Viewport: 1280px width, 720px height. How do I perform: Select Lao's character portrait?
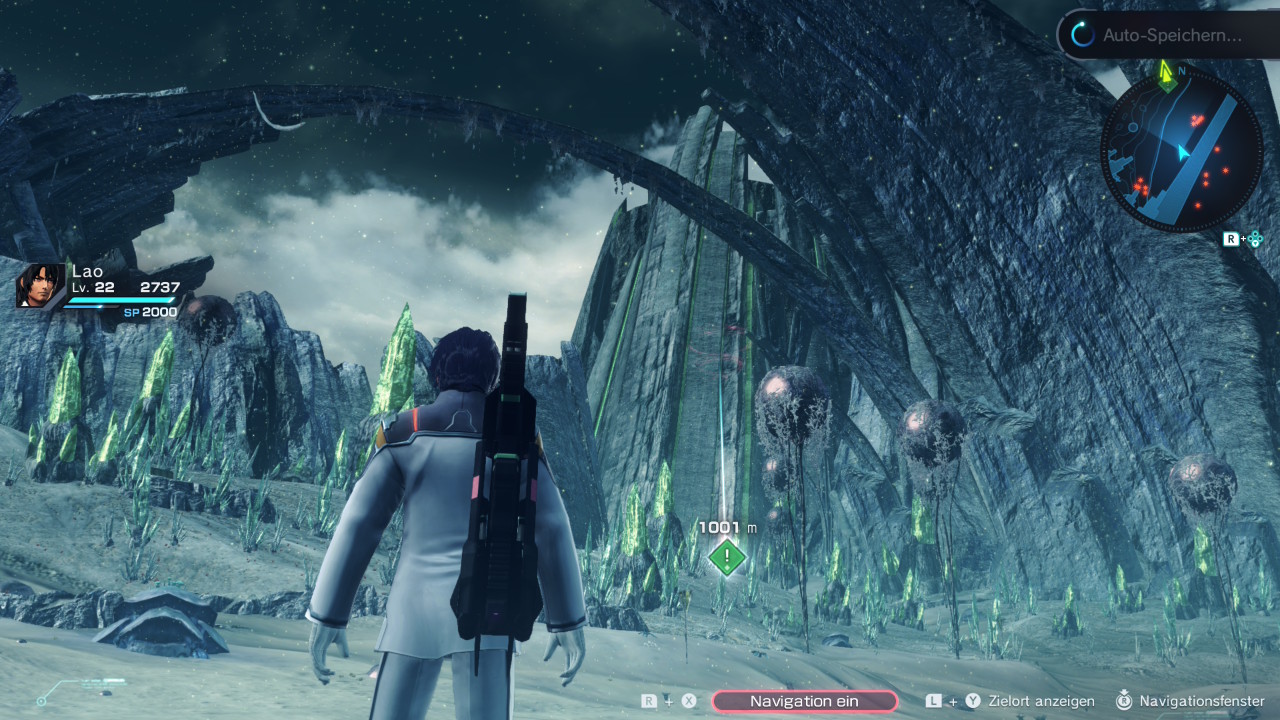pos(41,285)
